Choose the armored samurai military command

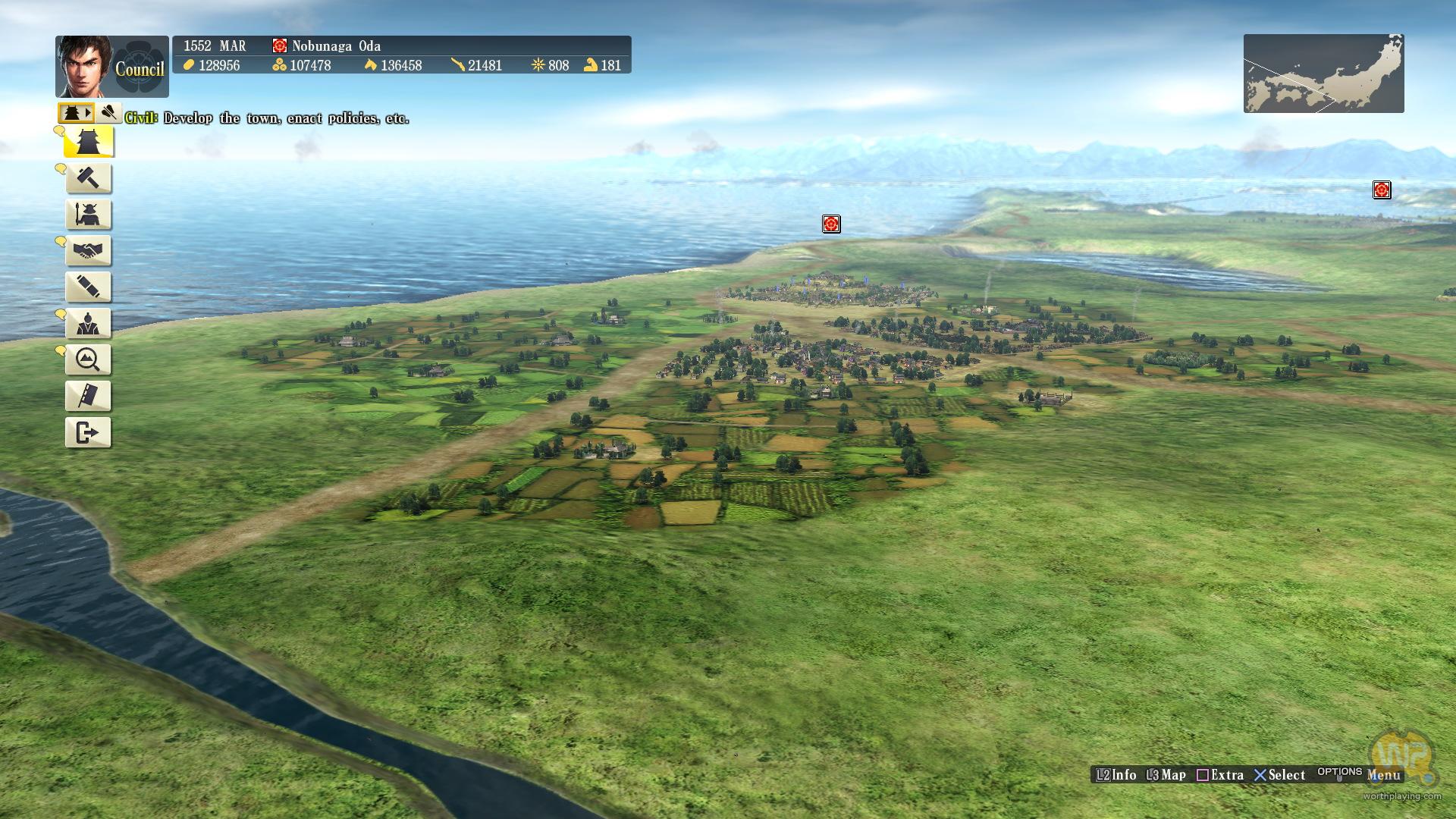click(89, 215)
